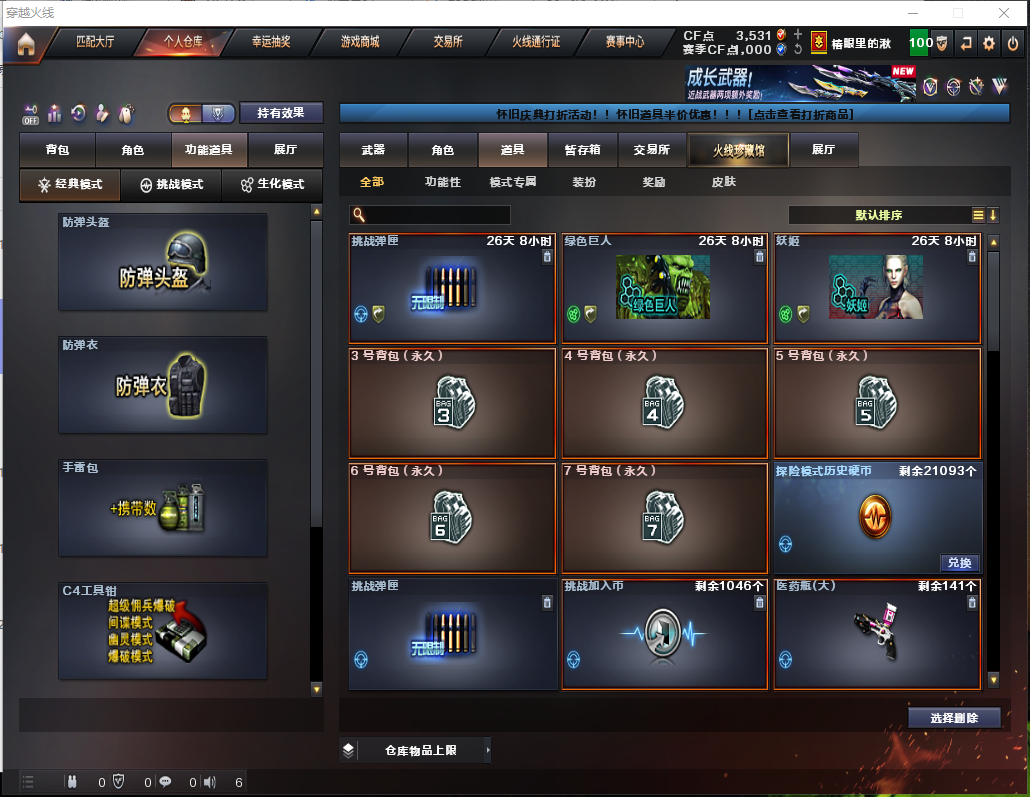
Task: Click the 选择删除 button
Action: (954, 718)
